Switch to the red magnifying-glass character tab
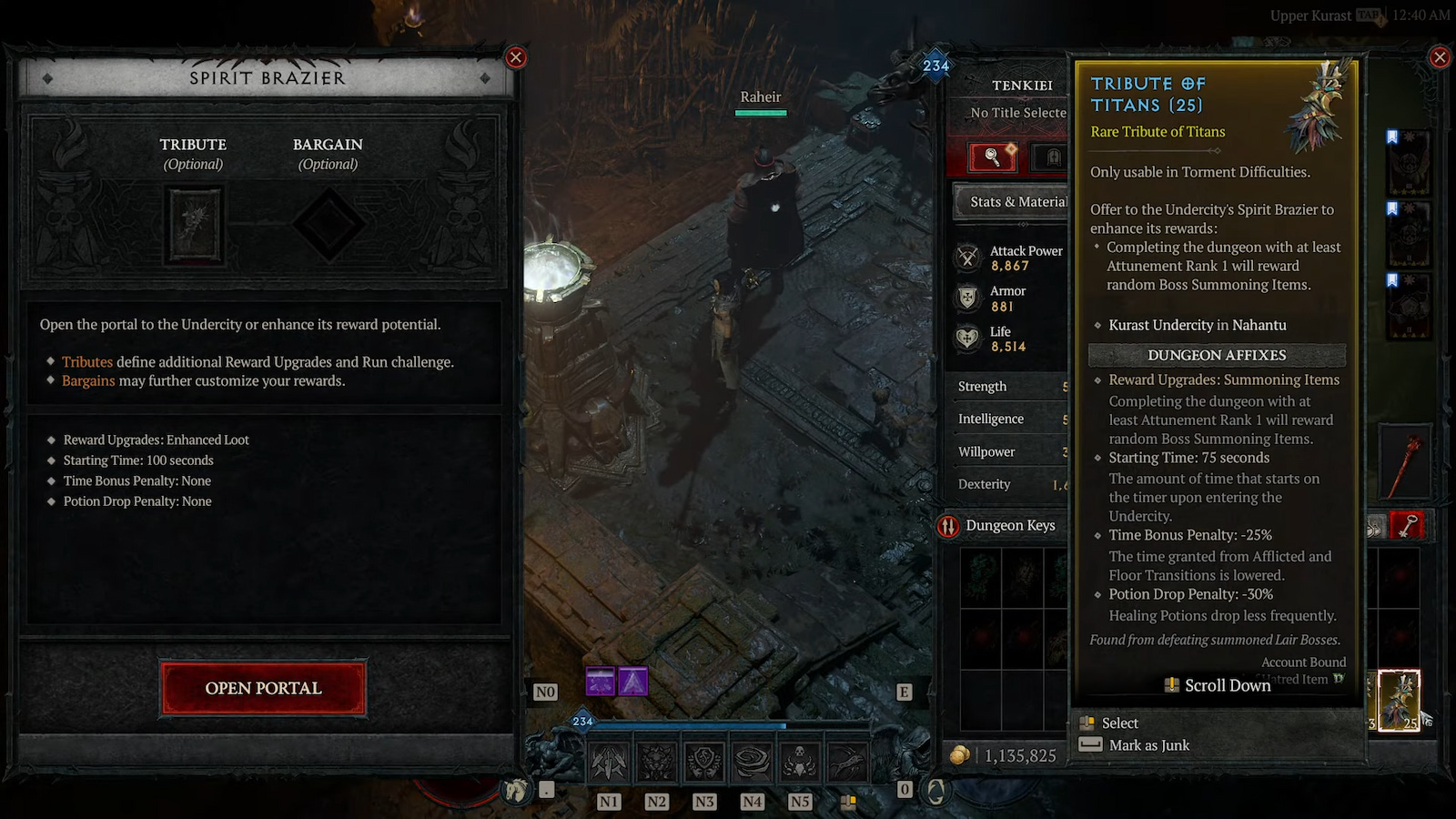The height and width of the screenshot is (819, 1456). coord(993,157)
